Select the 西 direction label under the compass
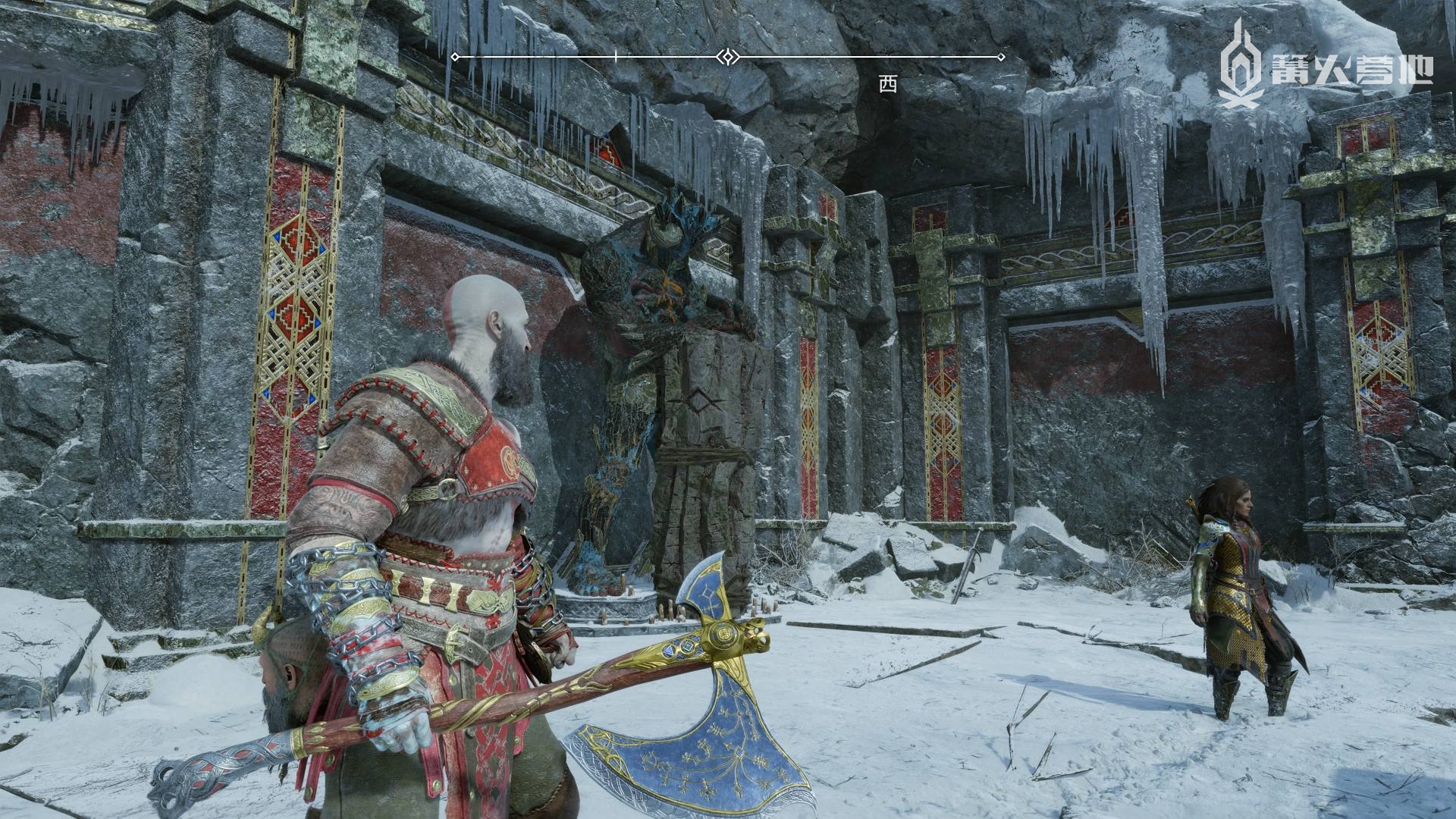 coord(887,84)
